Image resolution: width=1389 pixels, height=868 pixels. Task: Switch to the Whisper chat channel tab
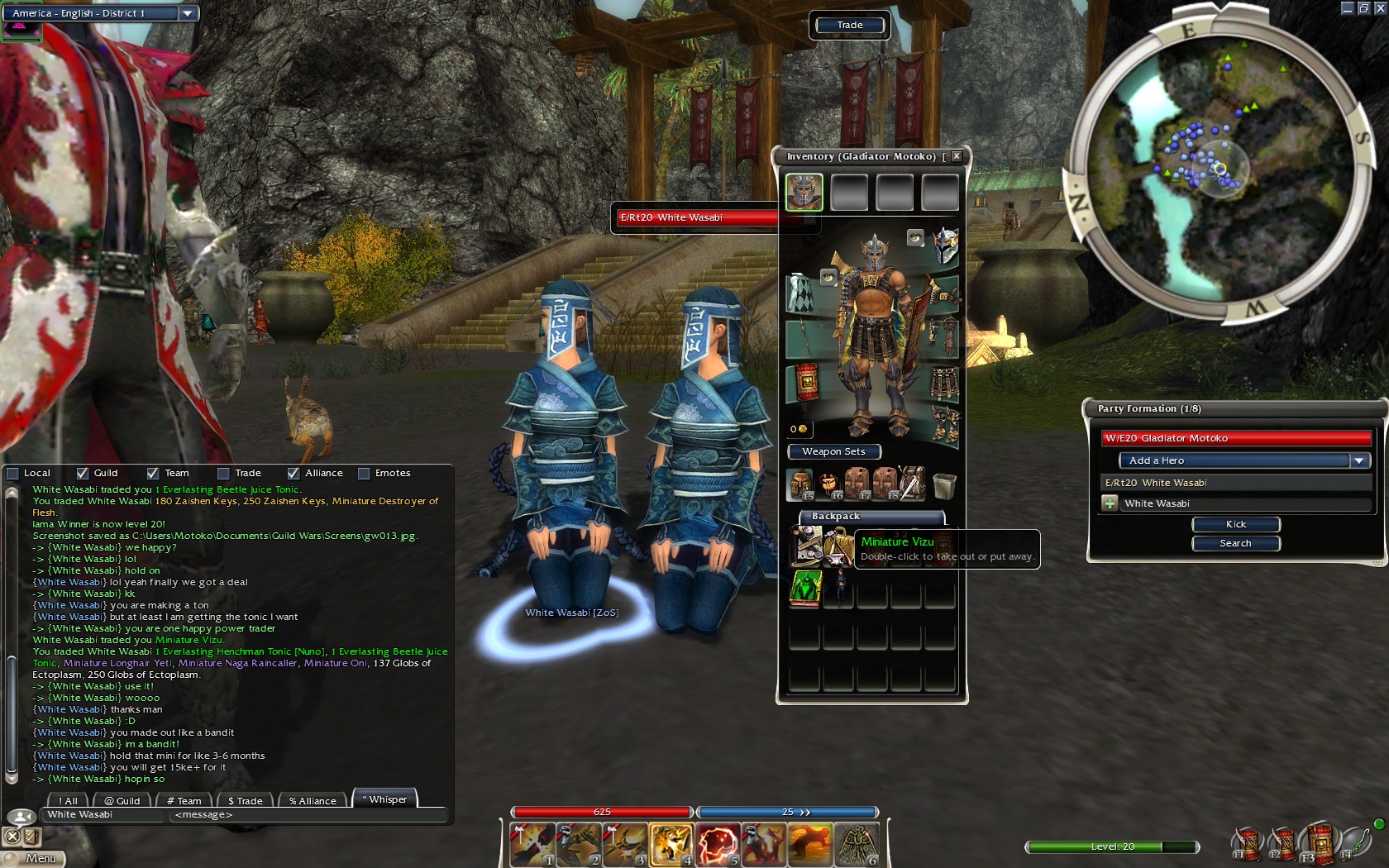coord(385,799)
